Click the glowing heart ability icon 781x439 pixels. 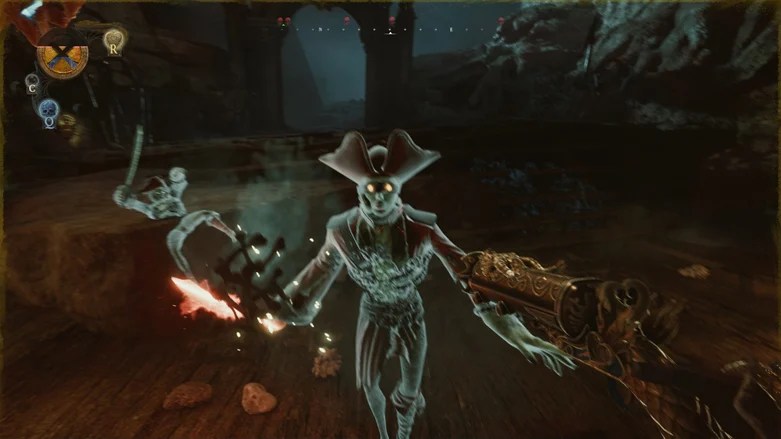(114, 40)
